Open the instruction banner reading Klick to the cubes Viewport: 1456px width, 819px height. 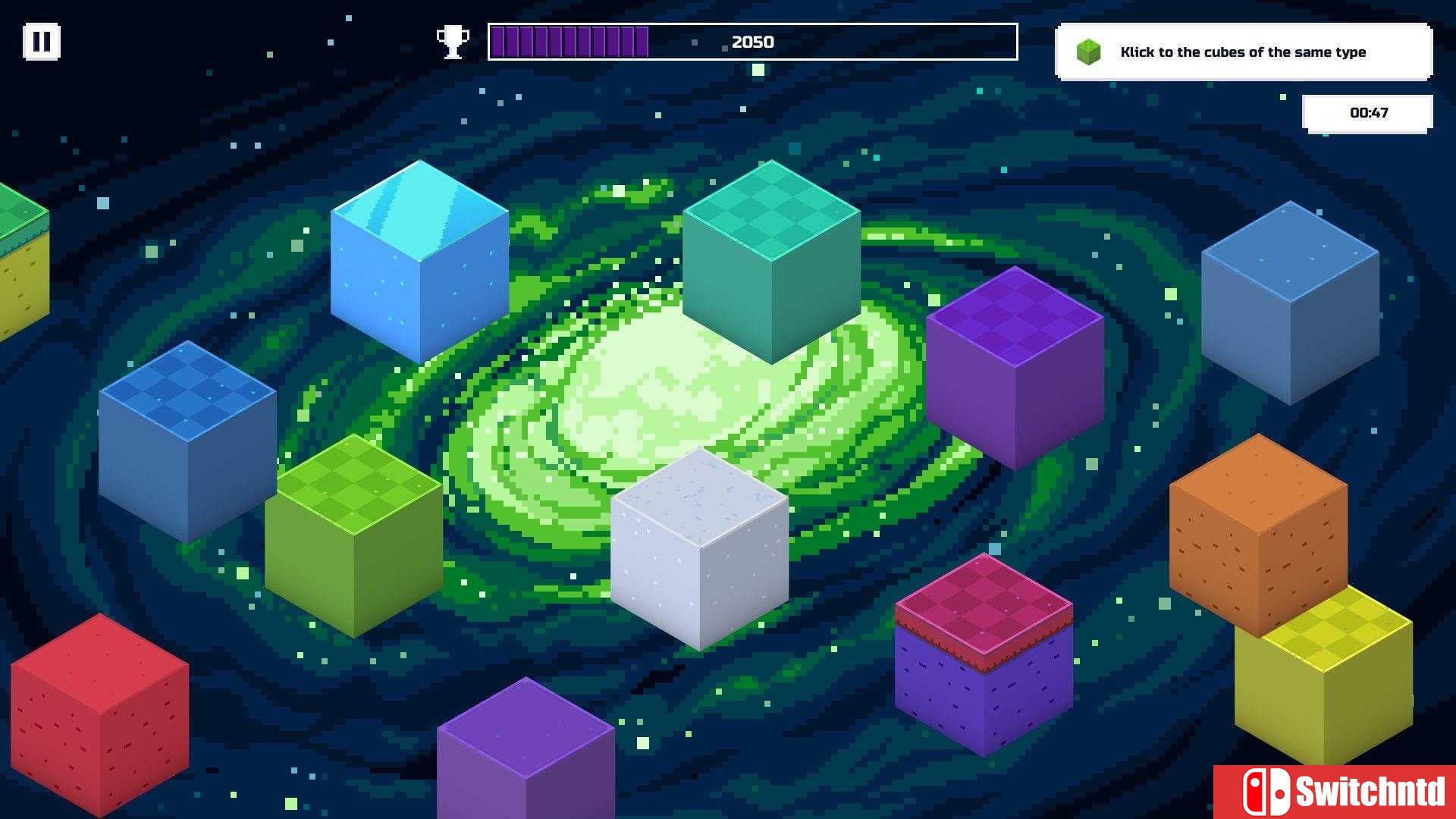point(1244,52)
